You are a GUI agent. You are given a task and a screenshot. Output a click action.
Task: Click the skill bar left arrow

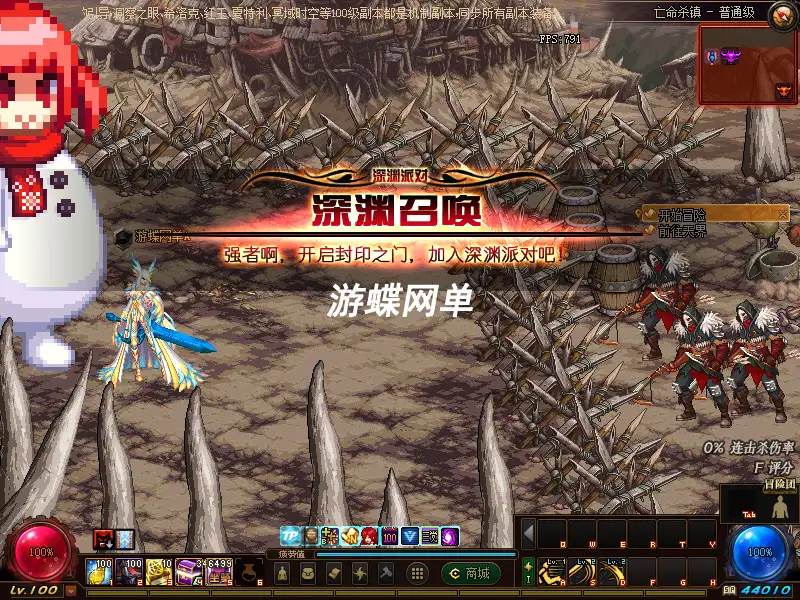pos(529,533)
